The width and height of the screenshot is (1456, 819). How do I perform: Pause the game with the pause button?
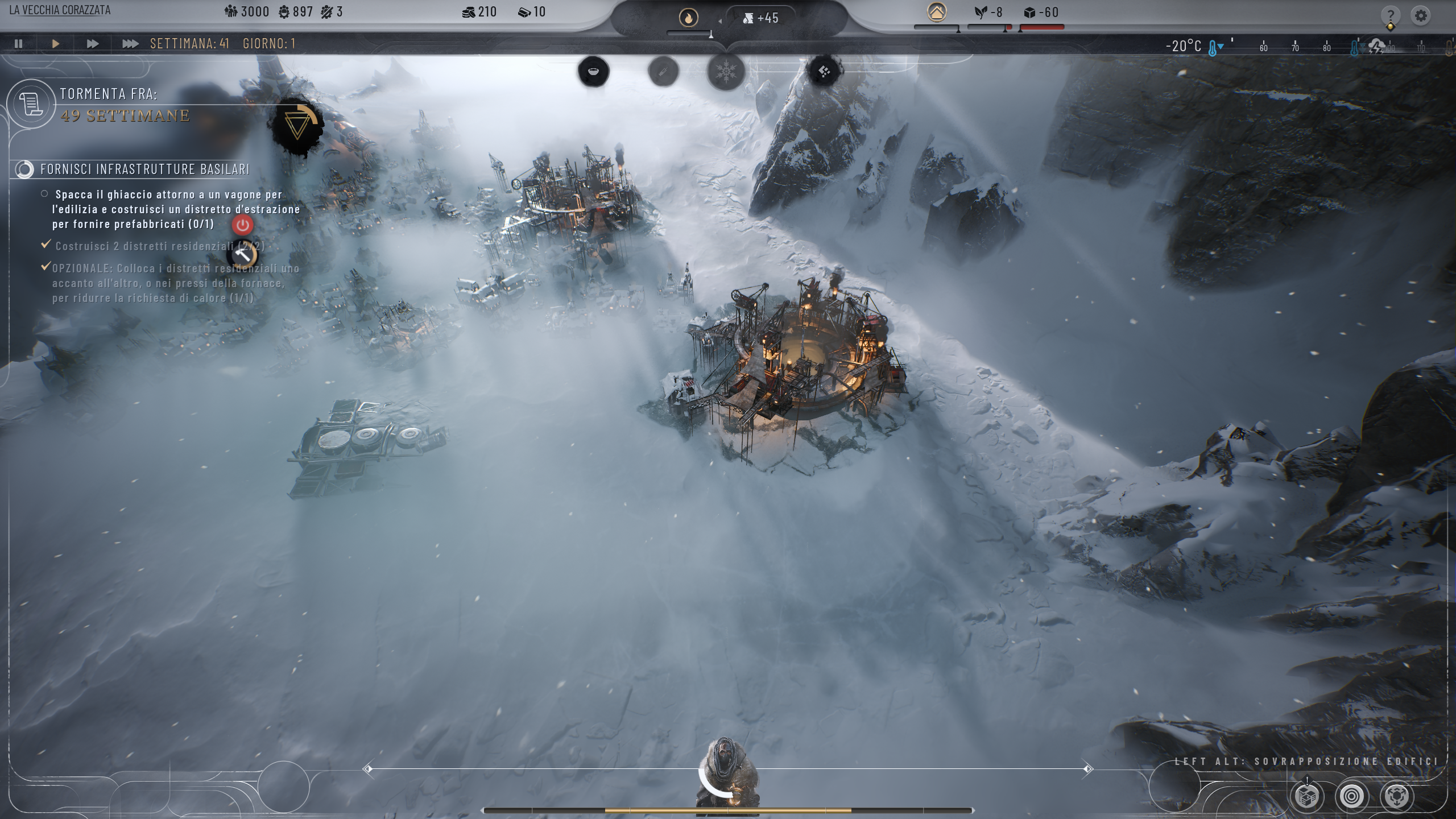coord(19,44)
